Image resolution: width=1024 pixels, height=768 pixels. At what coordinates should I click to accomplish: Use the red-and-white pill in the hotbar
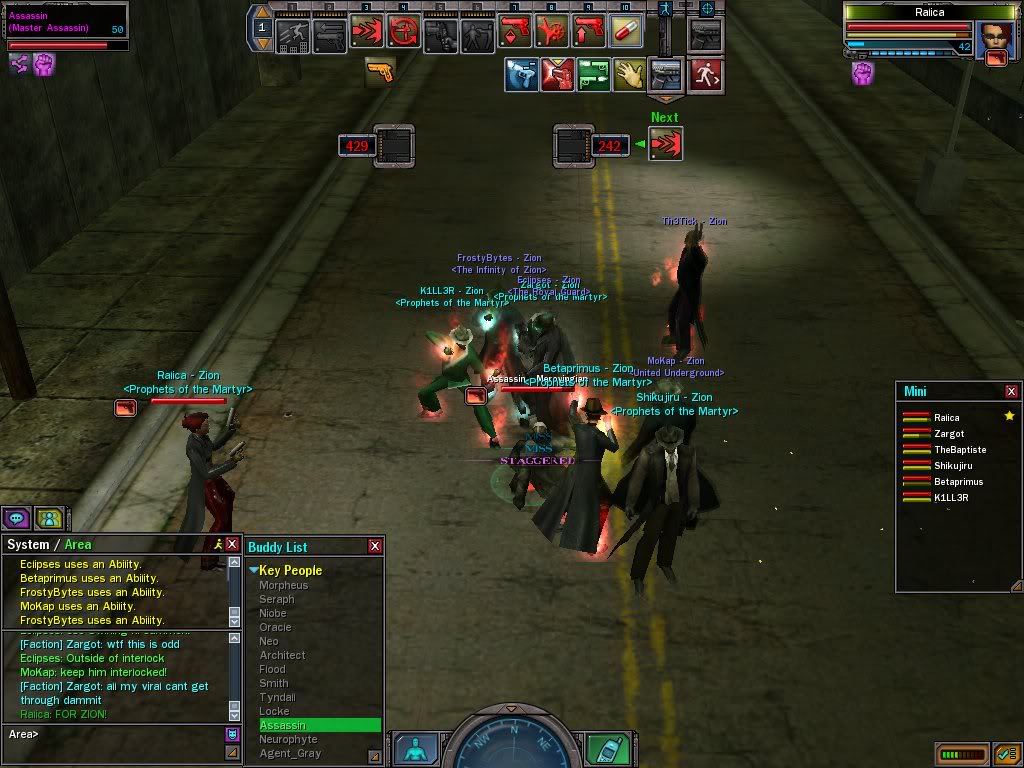tap(625, 33)
